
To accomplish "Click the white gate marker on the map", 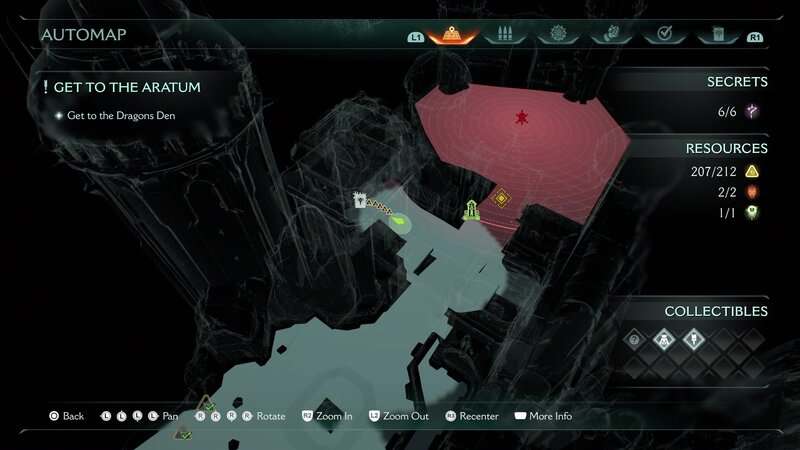I will coord(359,200).
